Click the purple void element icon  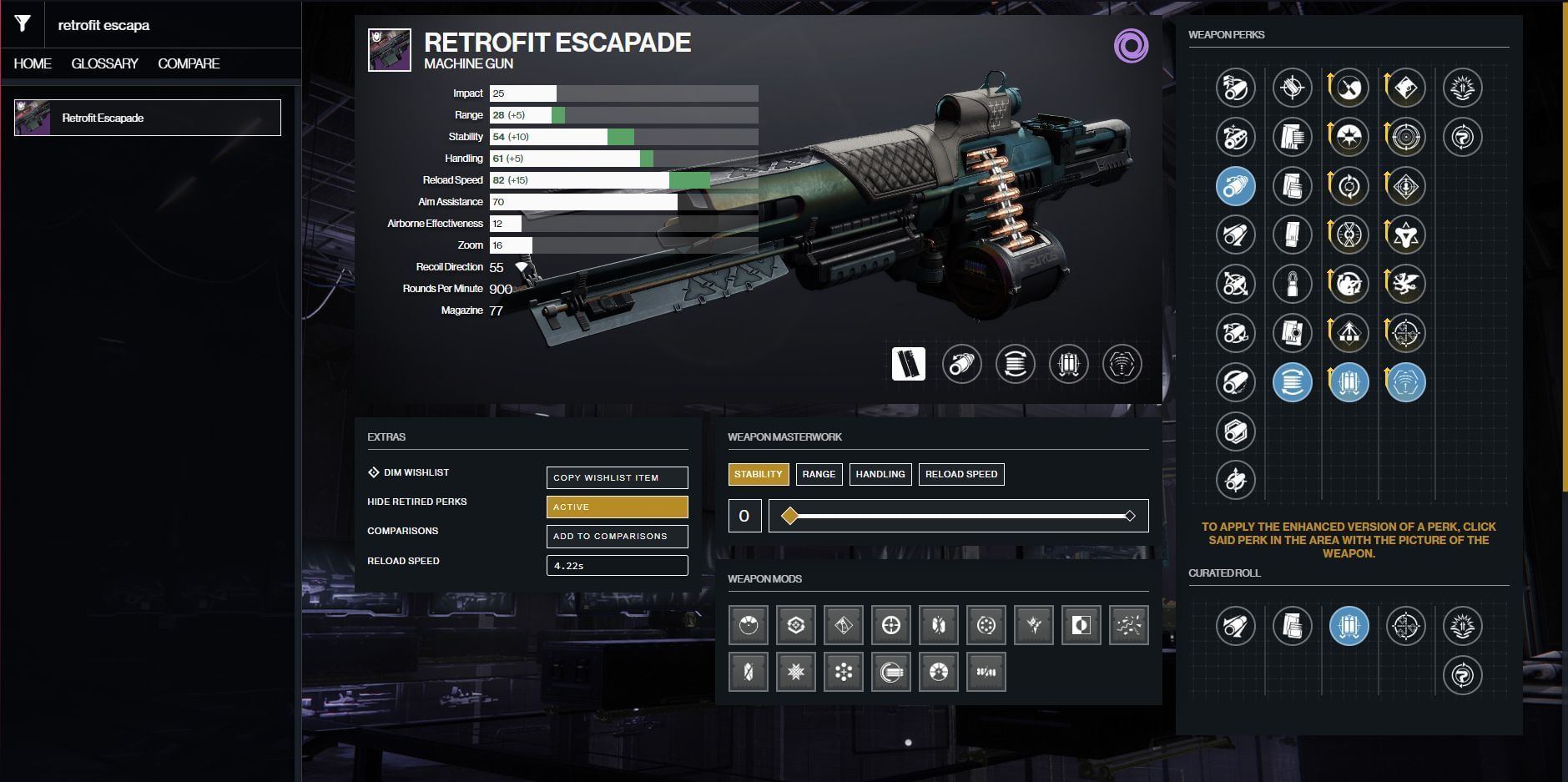(1131, 46)
